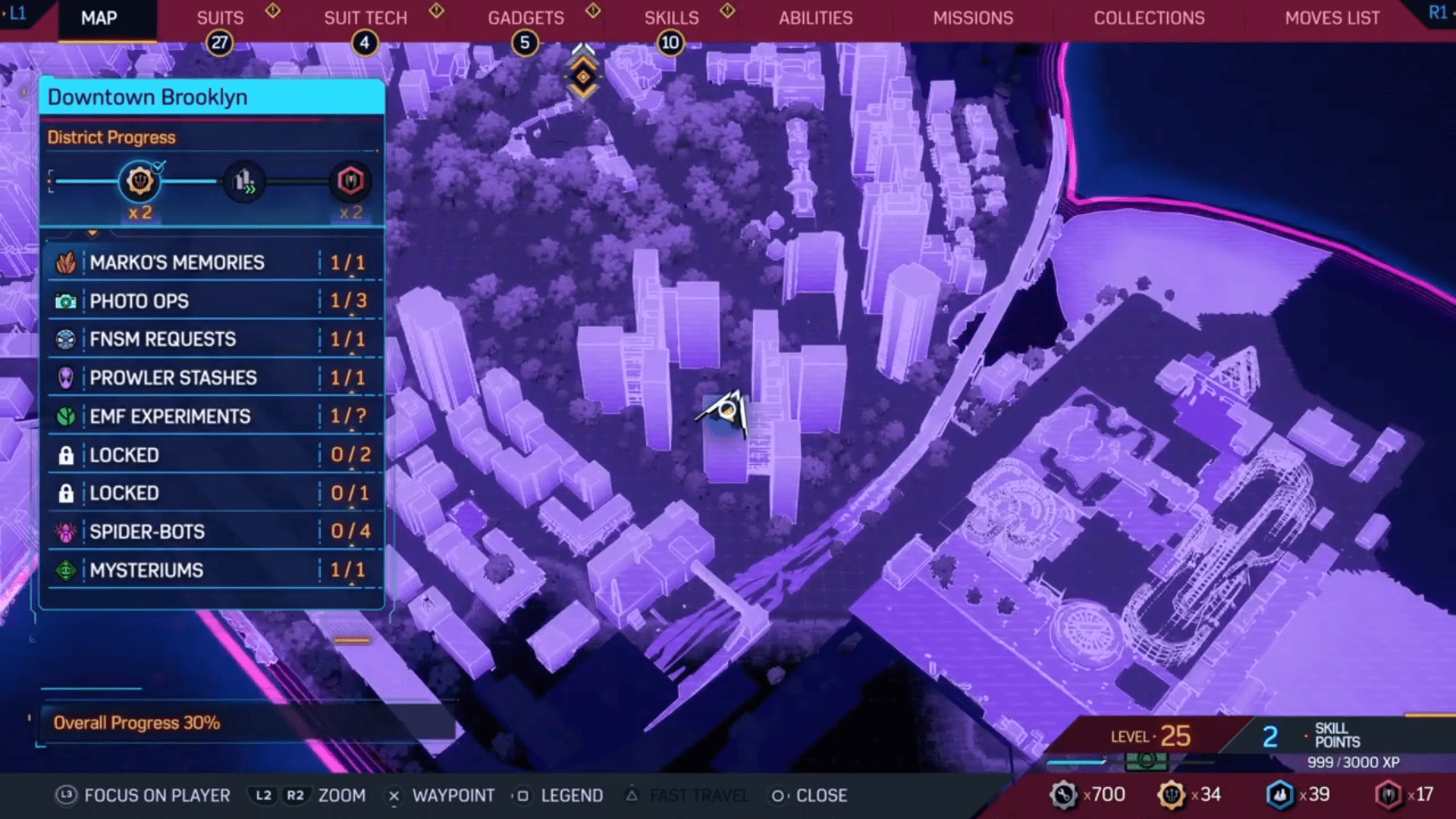Click the Prowler Stashes mask icon
Image resolution: width=1456 pixels, height=819 pixels.
67,378
